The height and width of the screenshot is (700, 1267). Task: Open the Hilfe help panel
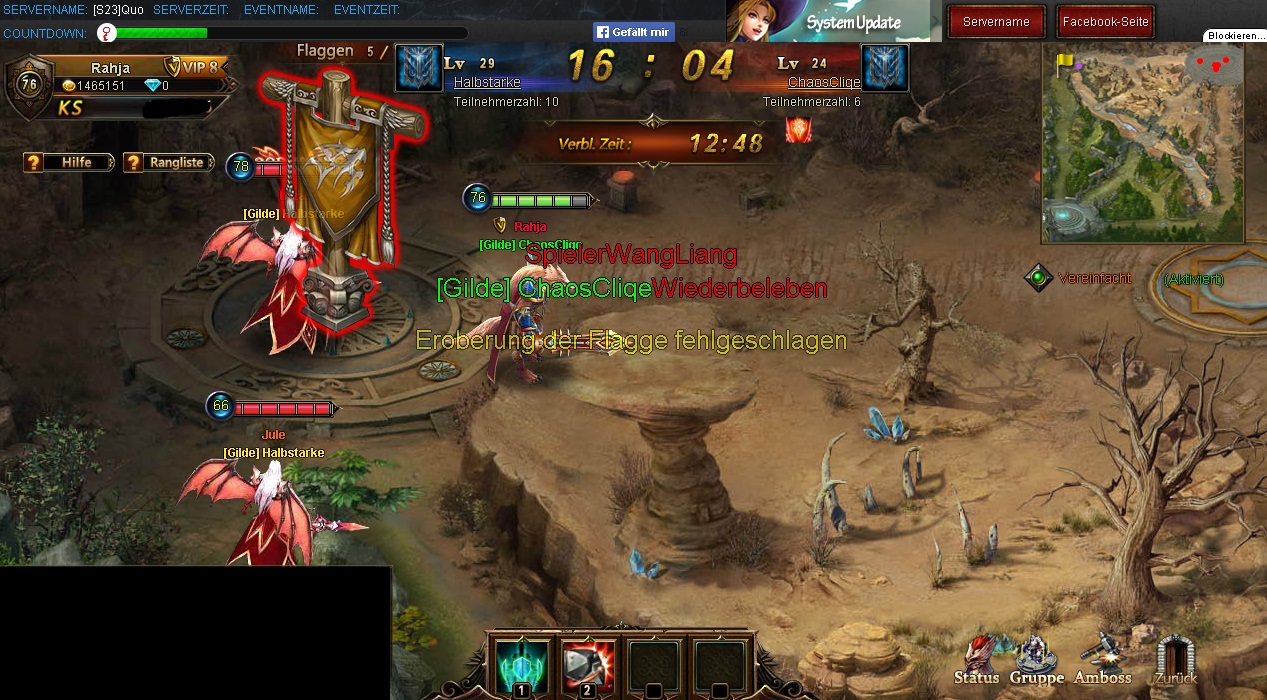(x=69, y=162)
